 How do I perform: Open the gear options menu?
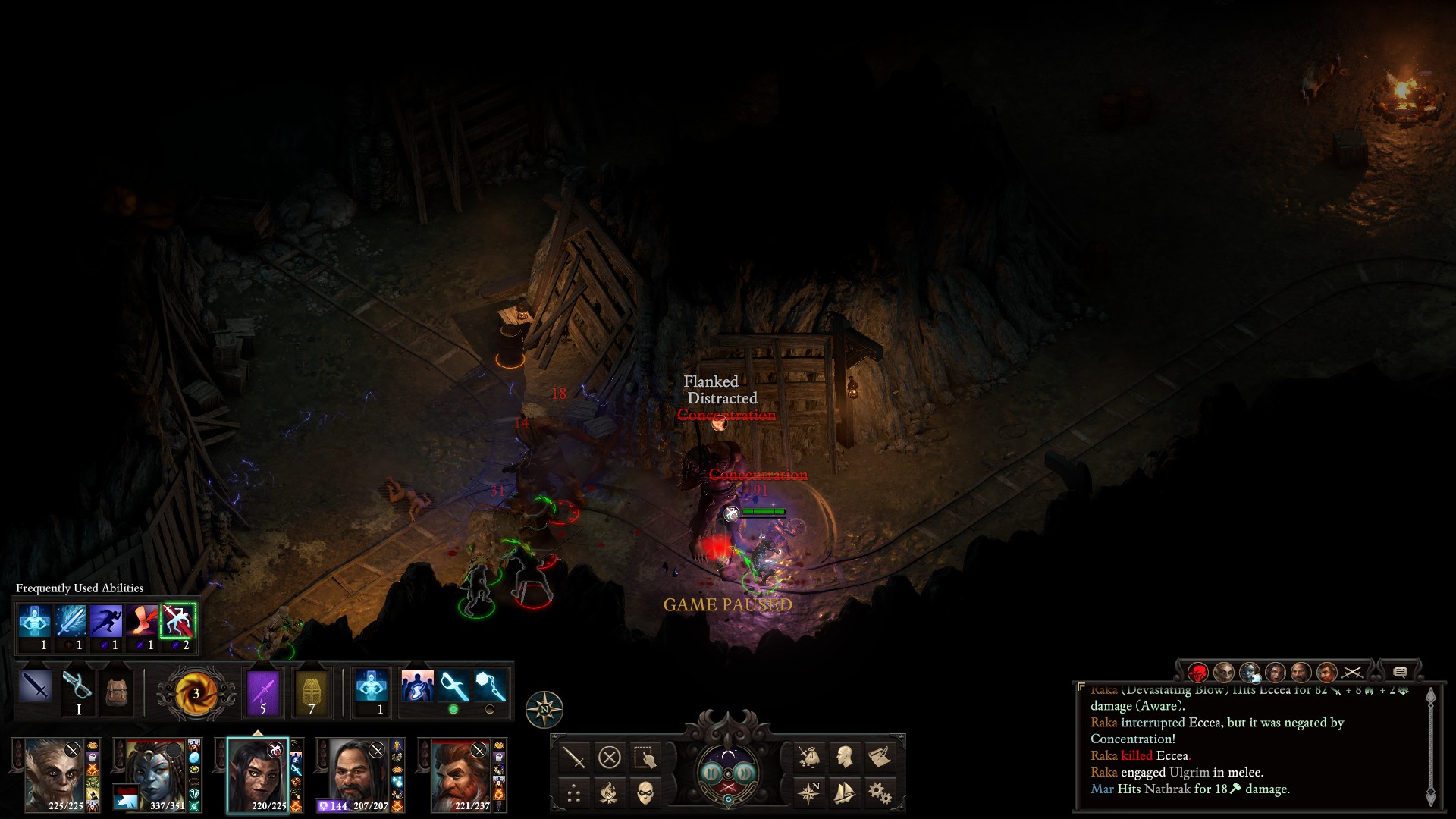879,792
